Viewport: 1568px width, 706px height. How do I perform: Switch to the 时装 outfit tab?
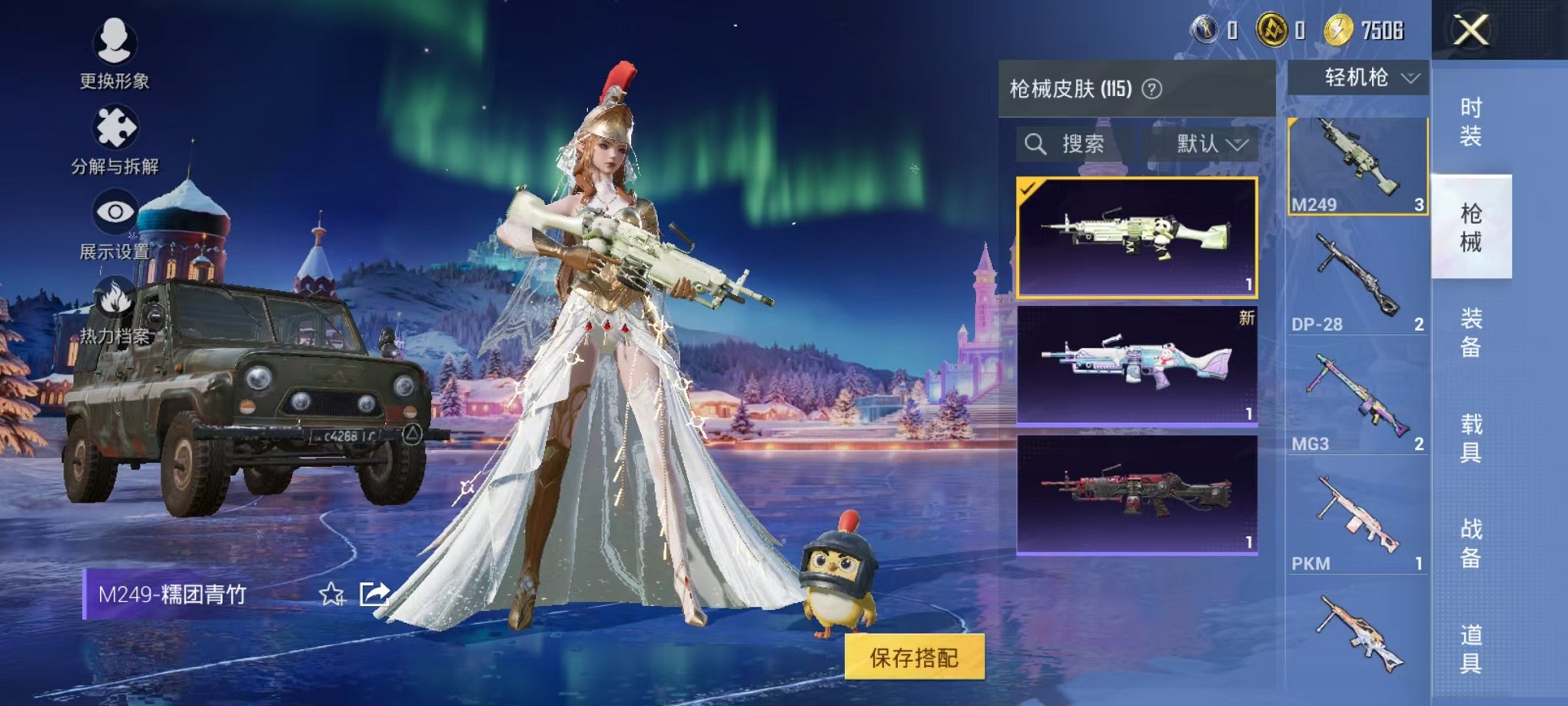tap(1474, 121)
